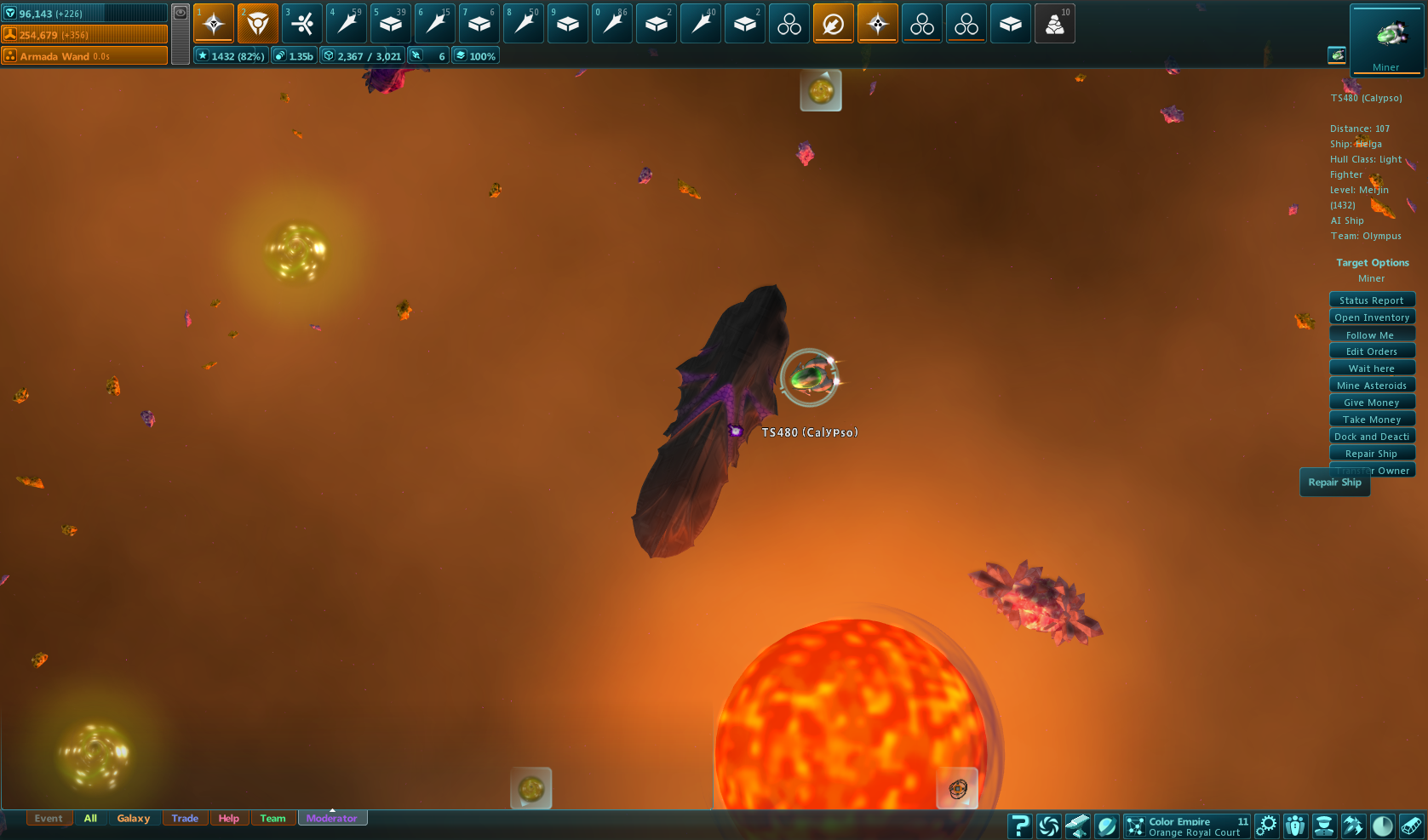Select the Moderator chat tab

(x=332, y=819)
